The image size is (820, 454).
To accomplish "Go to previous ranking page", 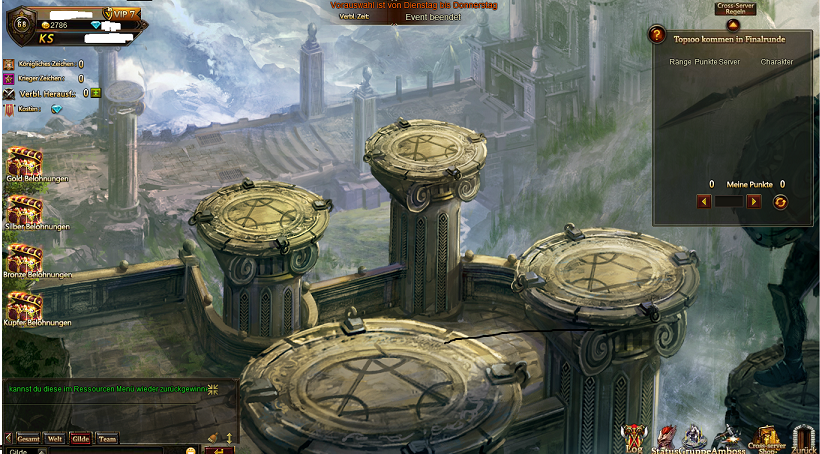I will pos(704,202).
